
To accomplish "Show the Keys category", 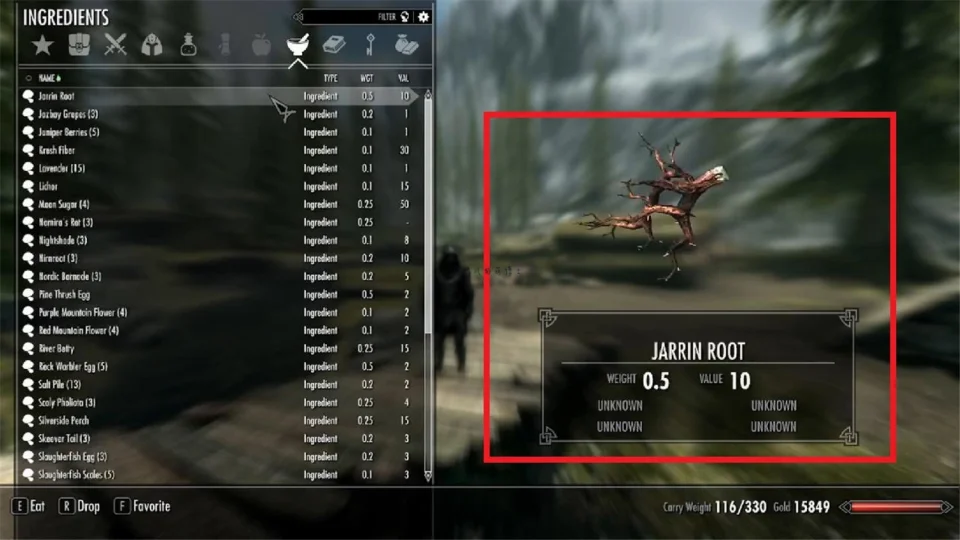I will (x=370, y=44).
